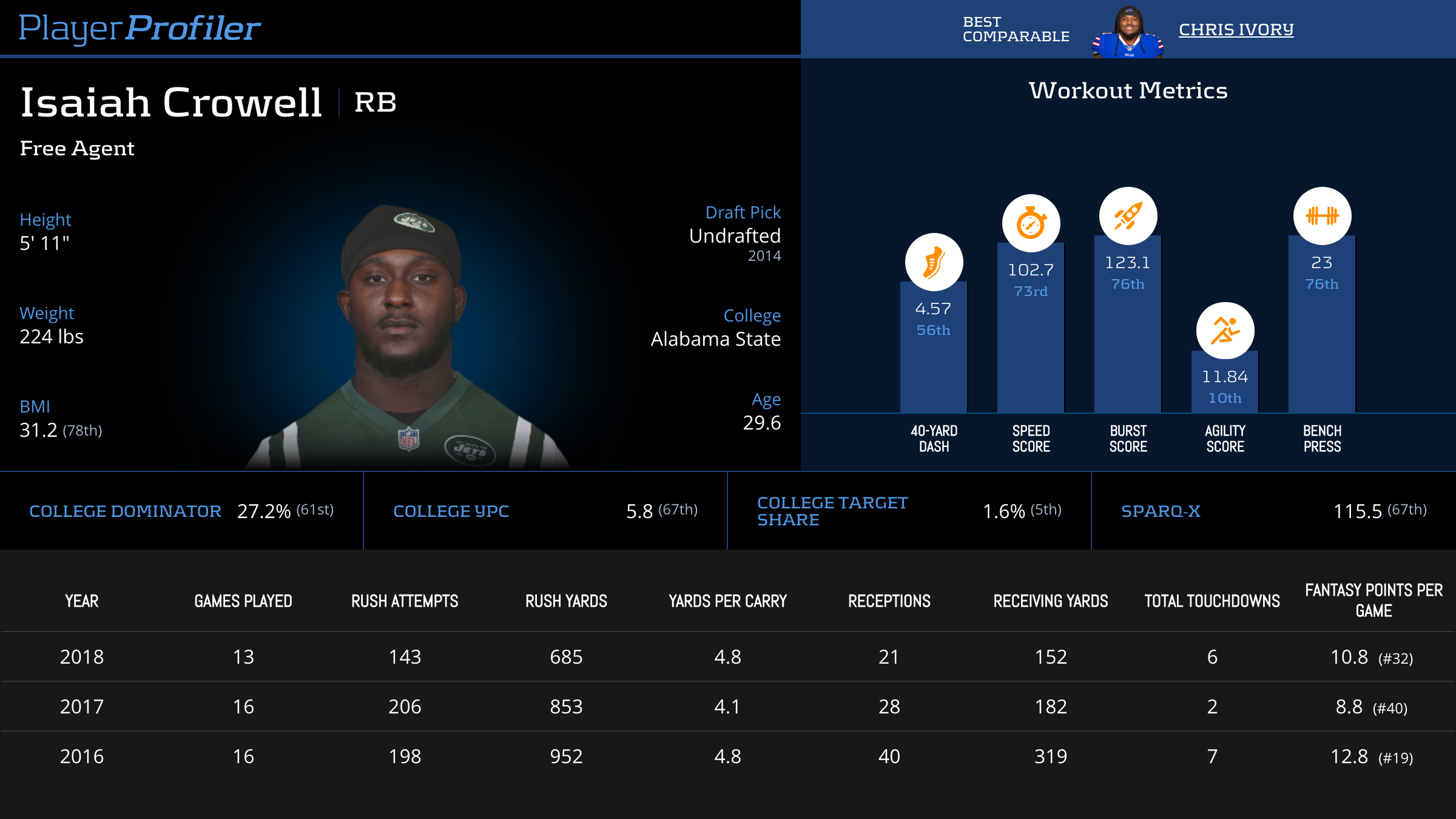The height and width of the screenshot is (819, 1456).
Task: Click the Chris Ivory player photo thumbnail
Action: [x=1127, y=32]
